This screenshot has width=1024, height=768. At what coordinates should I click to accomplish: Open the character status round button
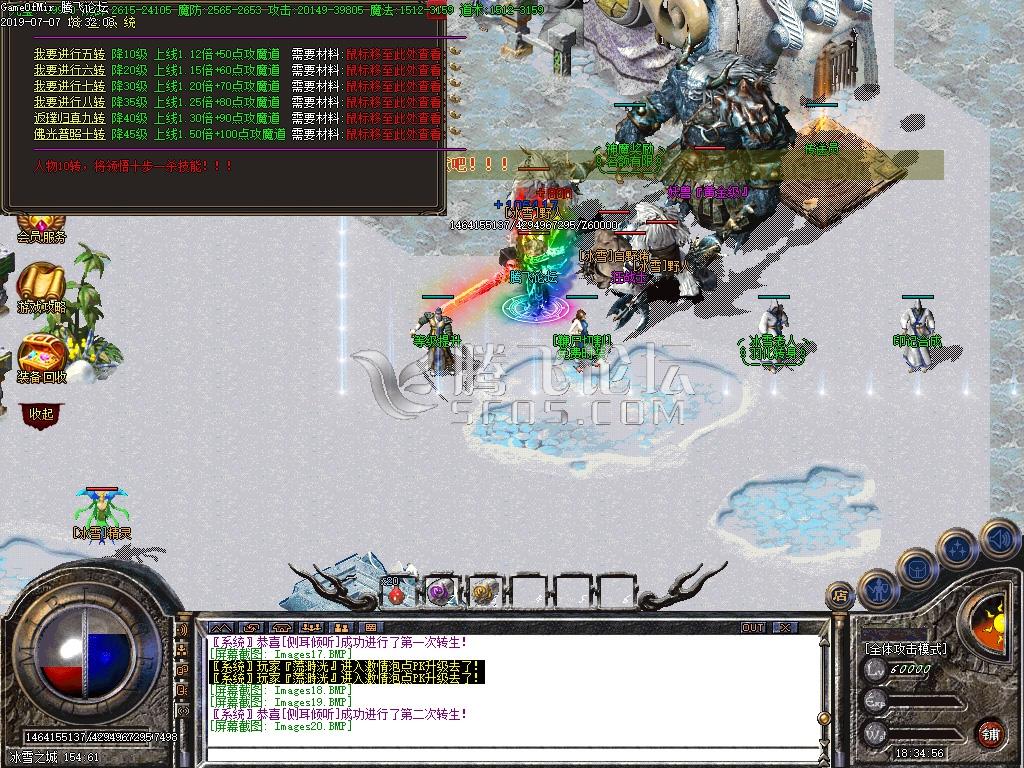[x=879, y=587]
